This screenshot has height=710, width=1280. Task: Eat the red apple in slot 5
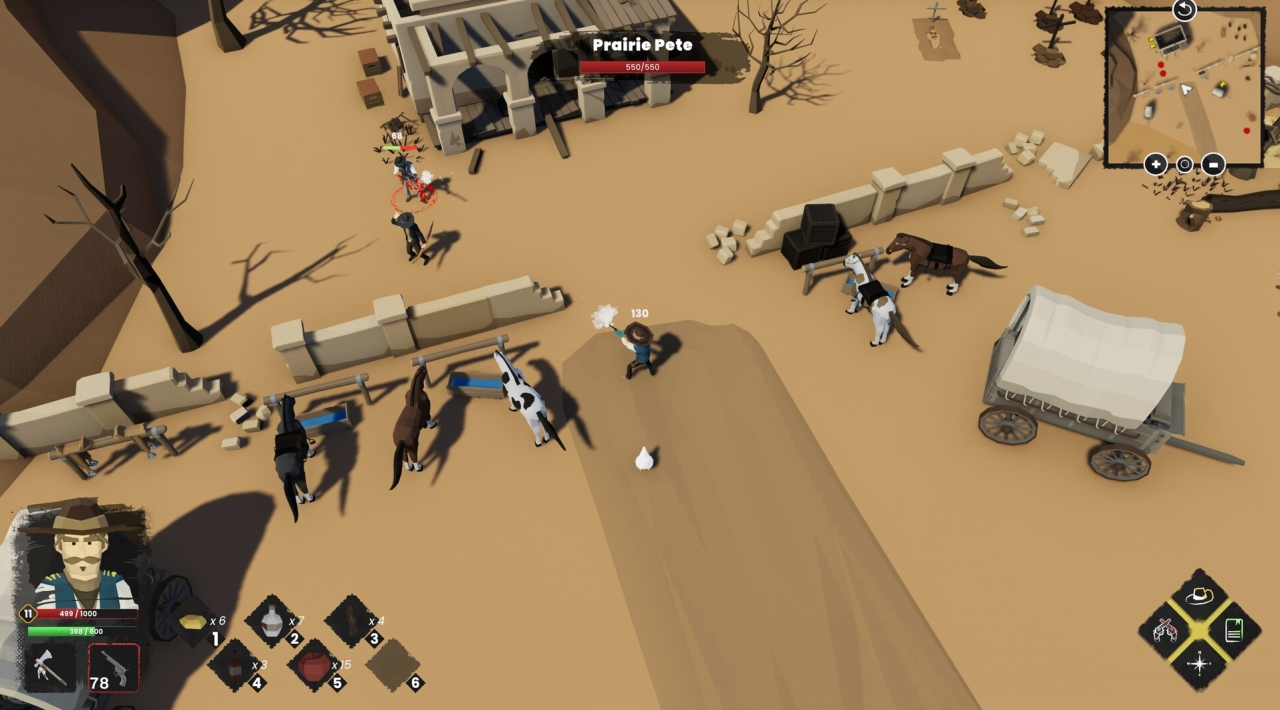point(314,665)
